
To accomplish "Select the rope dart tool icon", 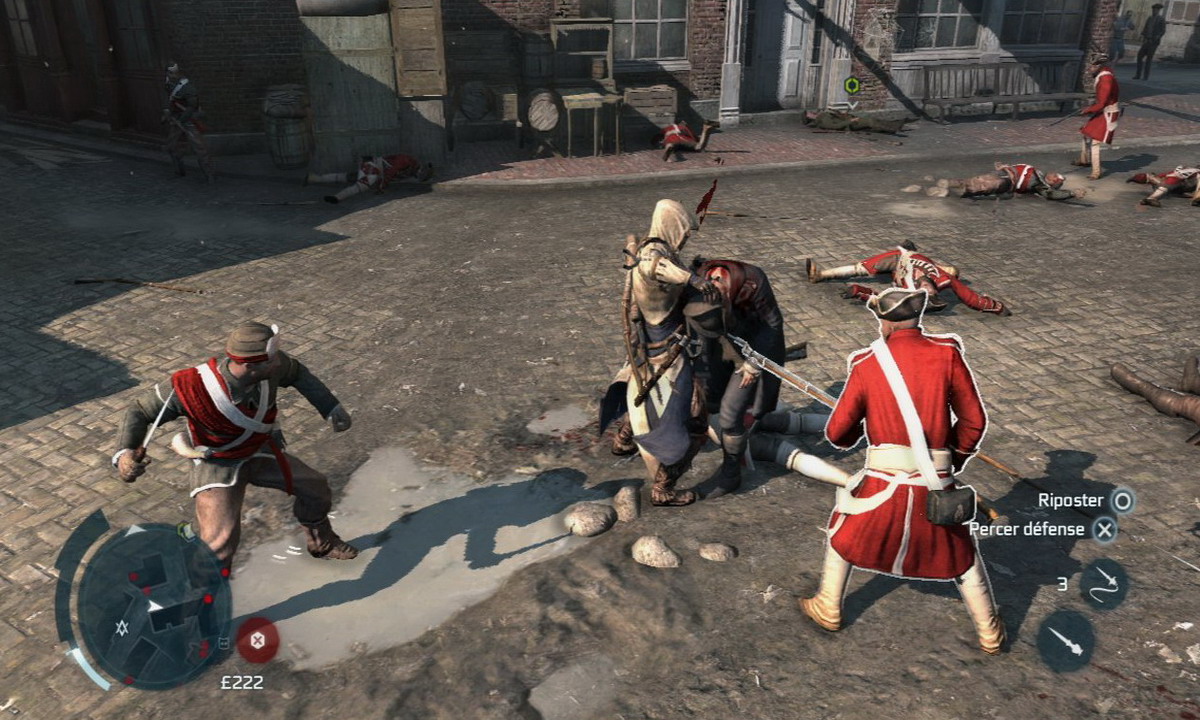I will (1103, 583).
